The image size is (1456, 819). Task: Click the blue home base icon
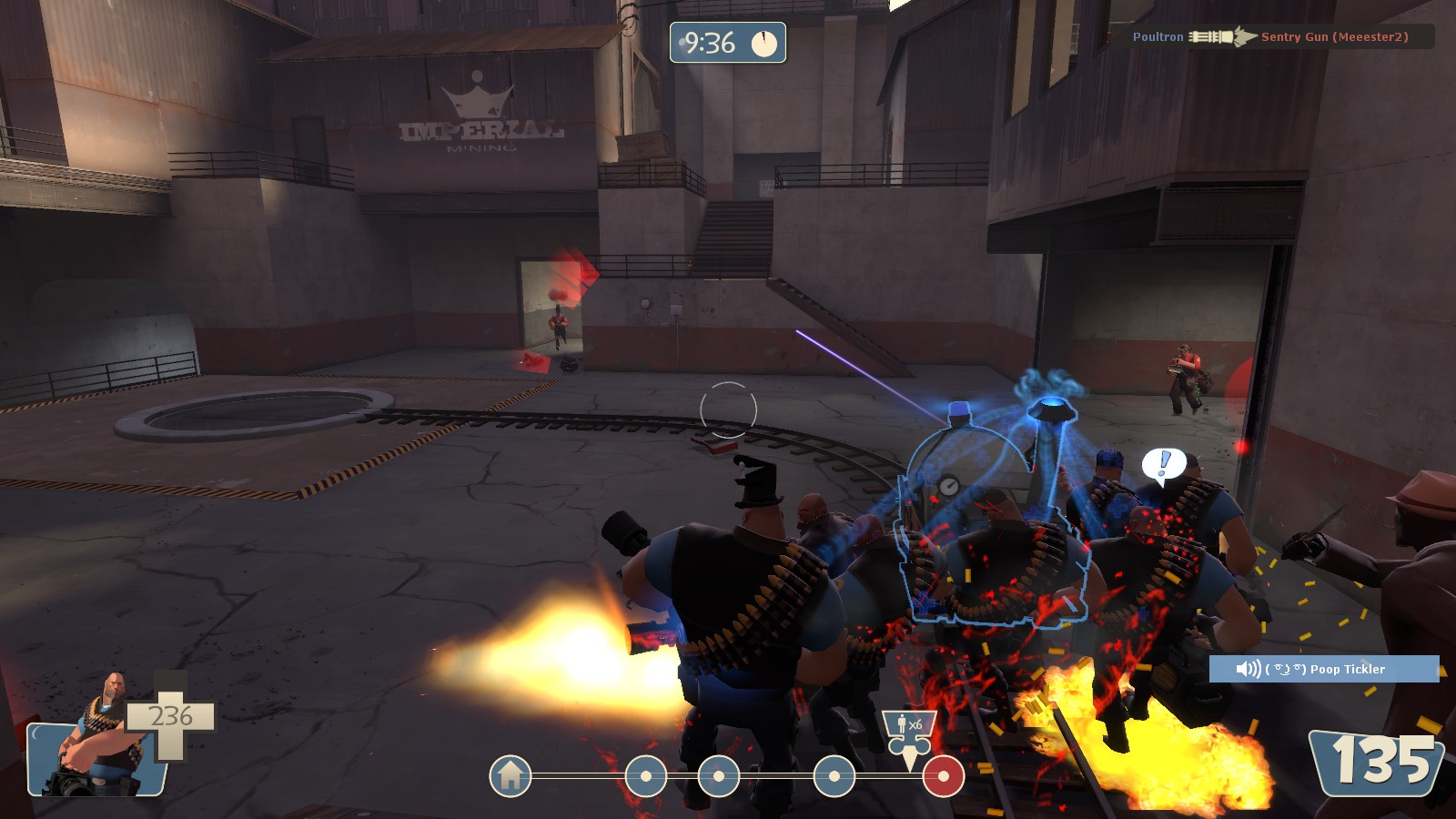511,776
